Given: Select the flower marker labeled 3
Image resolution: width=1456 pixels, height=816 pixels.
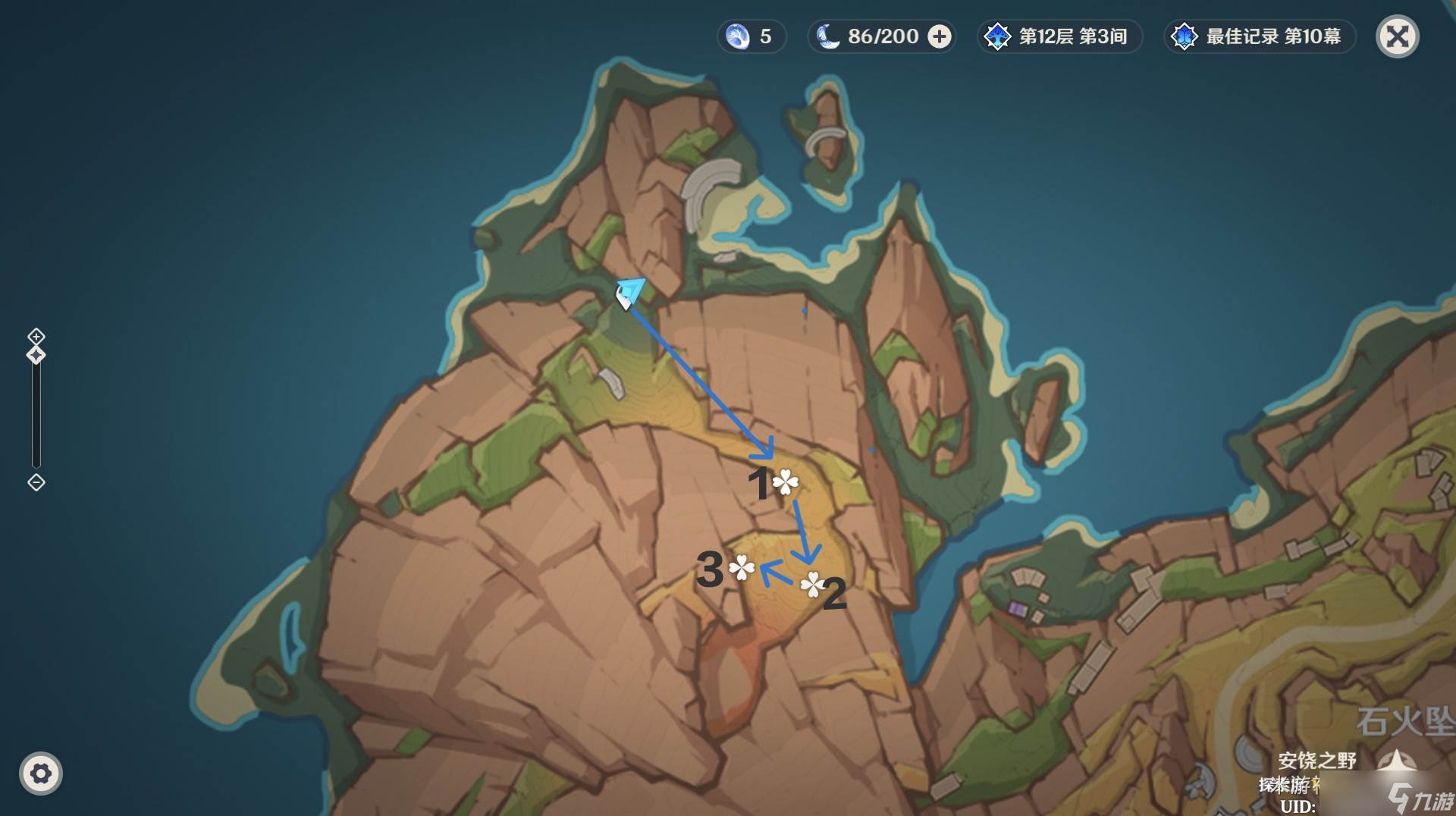Looking at the screenshot, I should tap(741, 567).
